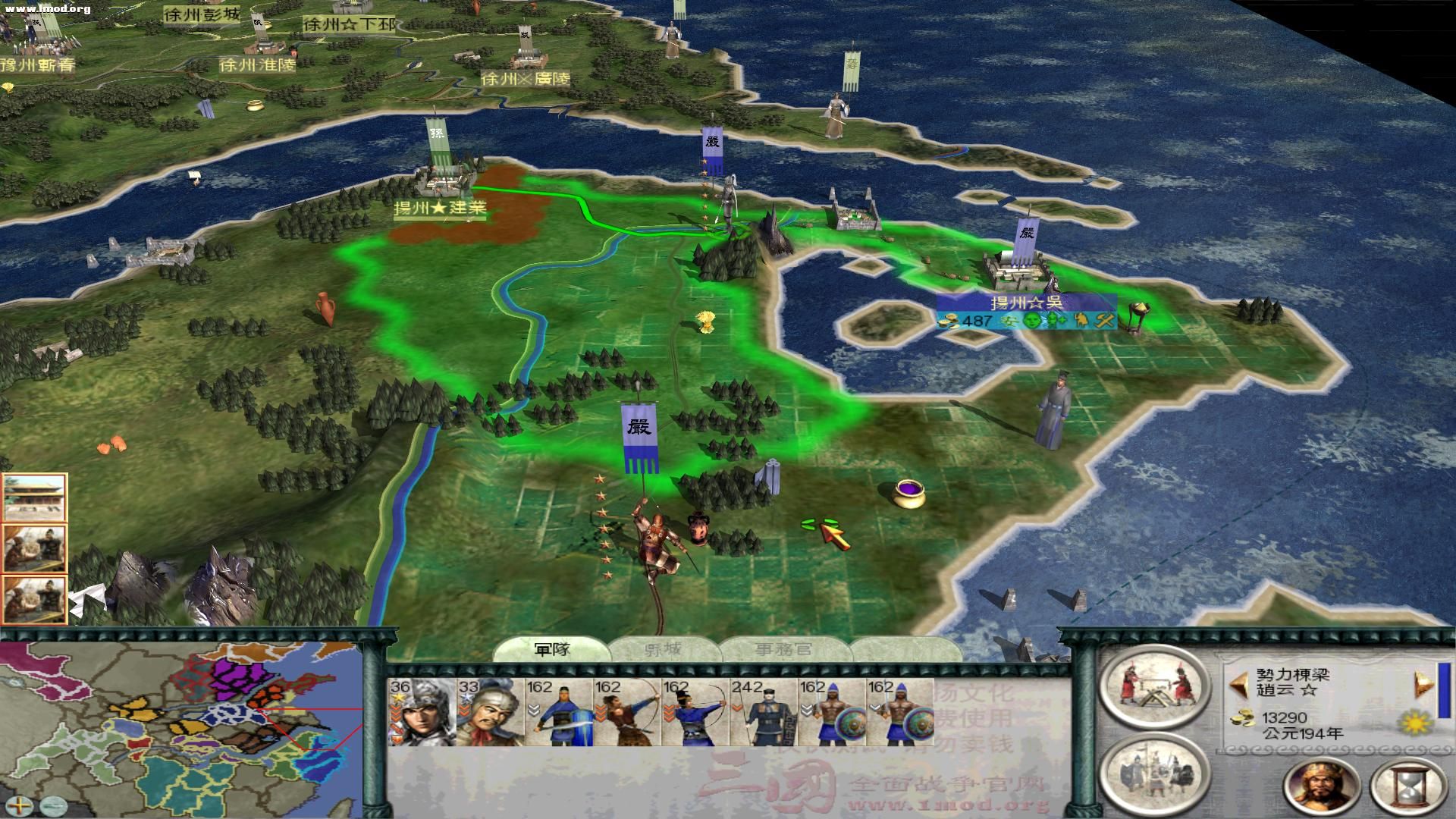Click the blue scrollbar in the right panel

click(x=1444, y=690)
